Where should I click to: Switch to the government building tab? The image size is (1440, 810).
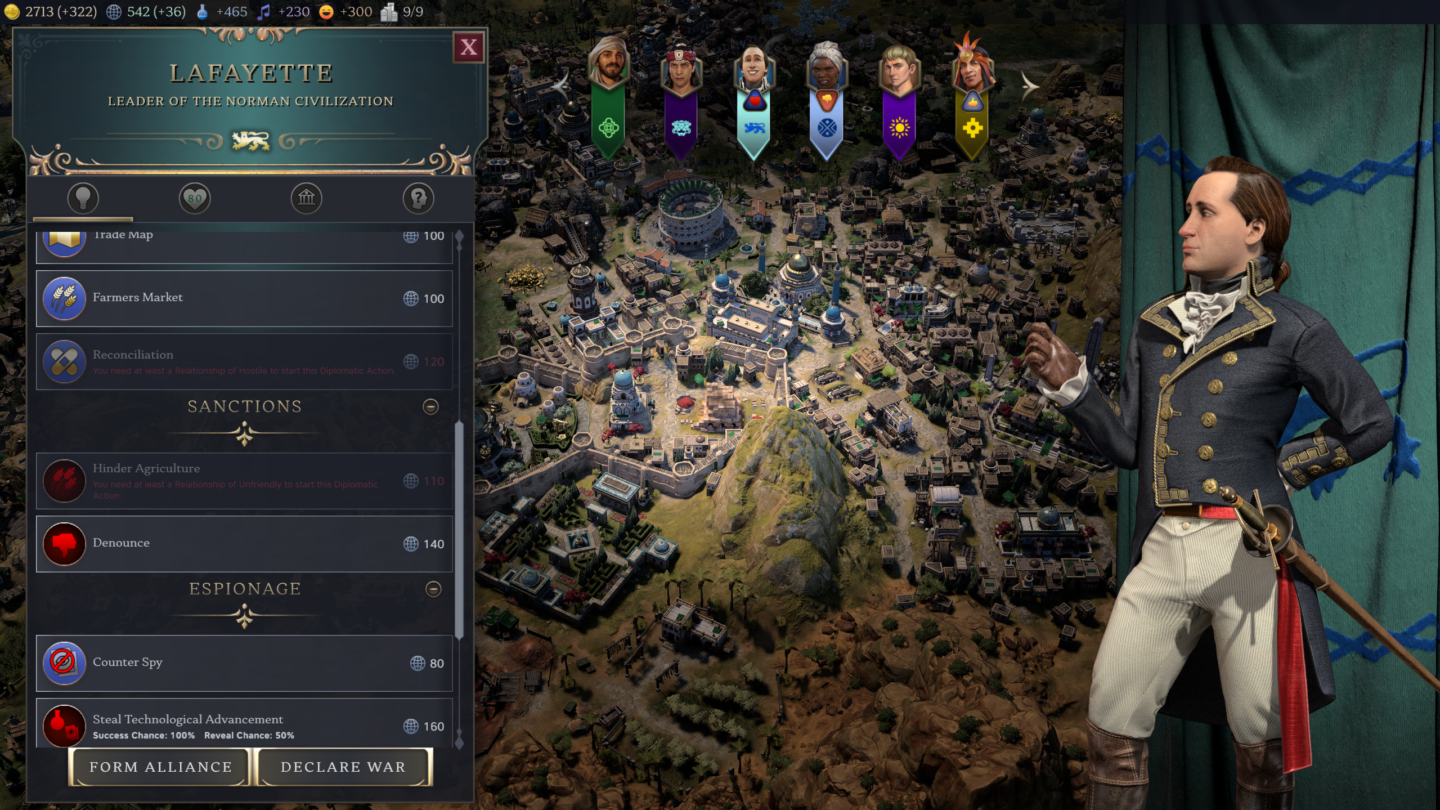coord(306,198)
